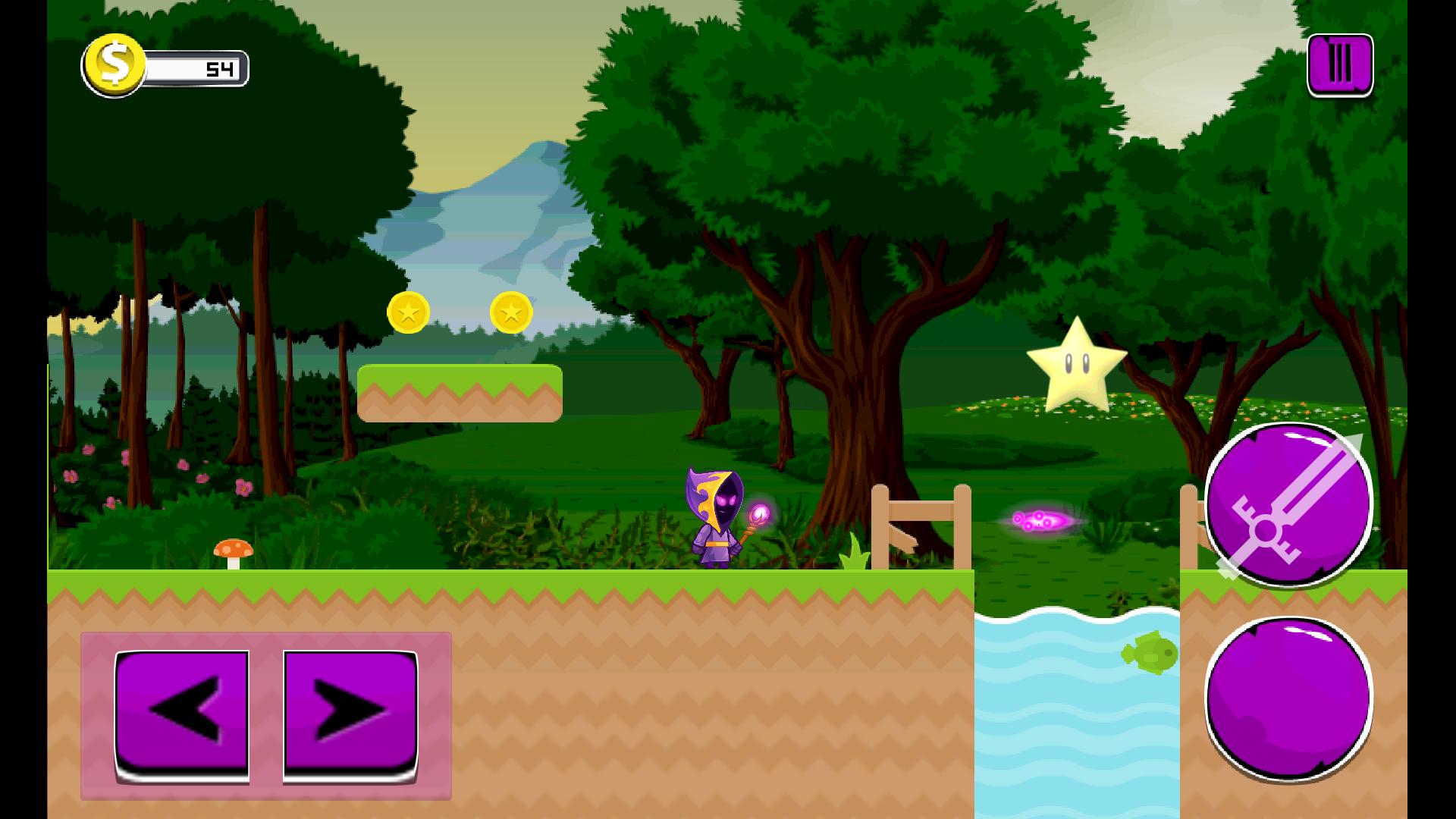Tap the right arrow move button
1456x819 pixels.
click(350, 714)
